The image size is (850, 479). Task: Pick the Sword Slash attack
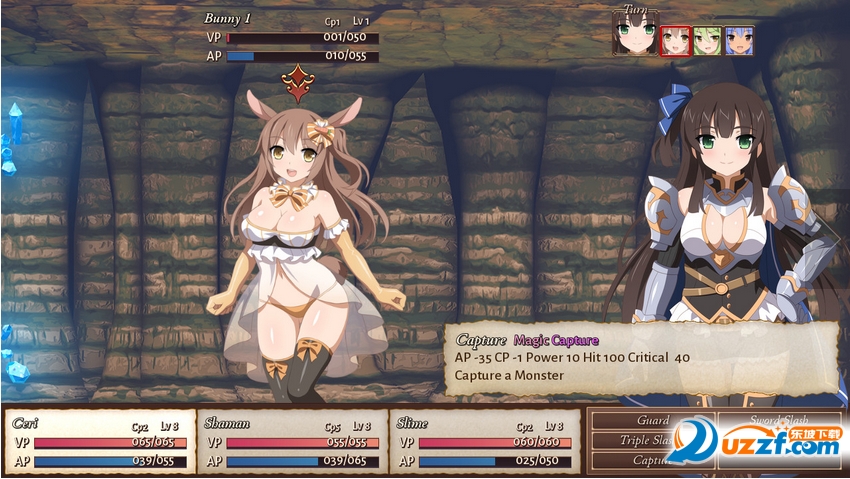click(x=779, y=421)
